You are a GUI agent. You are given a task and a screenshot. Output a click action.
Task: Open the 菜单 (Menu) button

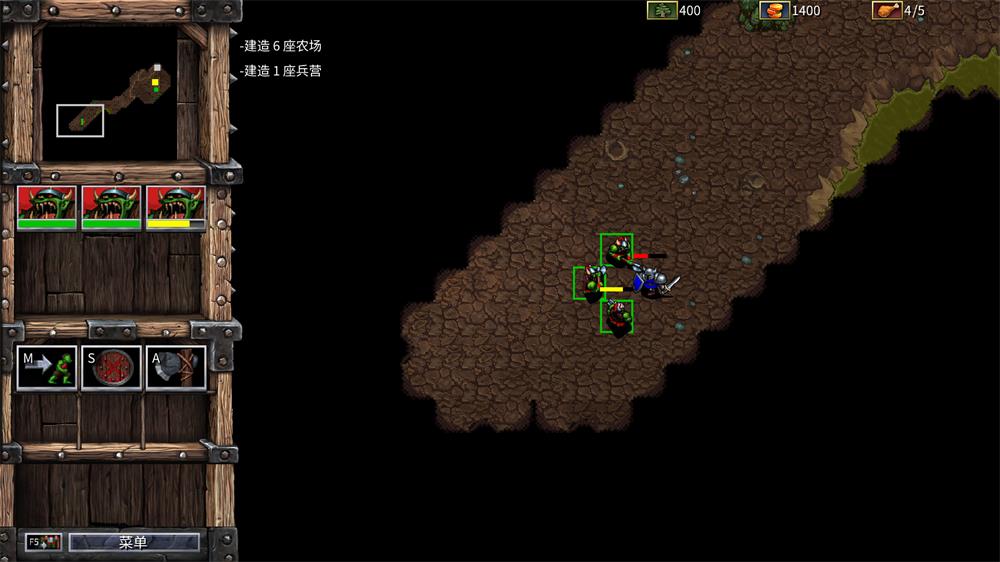tap(134, 542)
